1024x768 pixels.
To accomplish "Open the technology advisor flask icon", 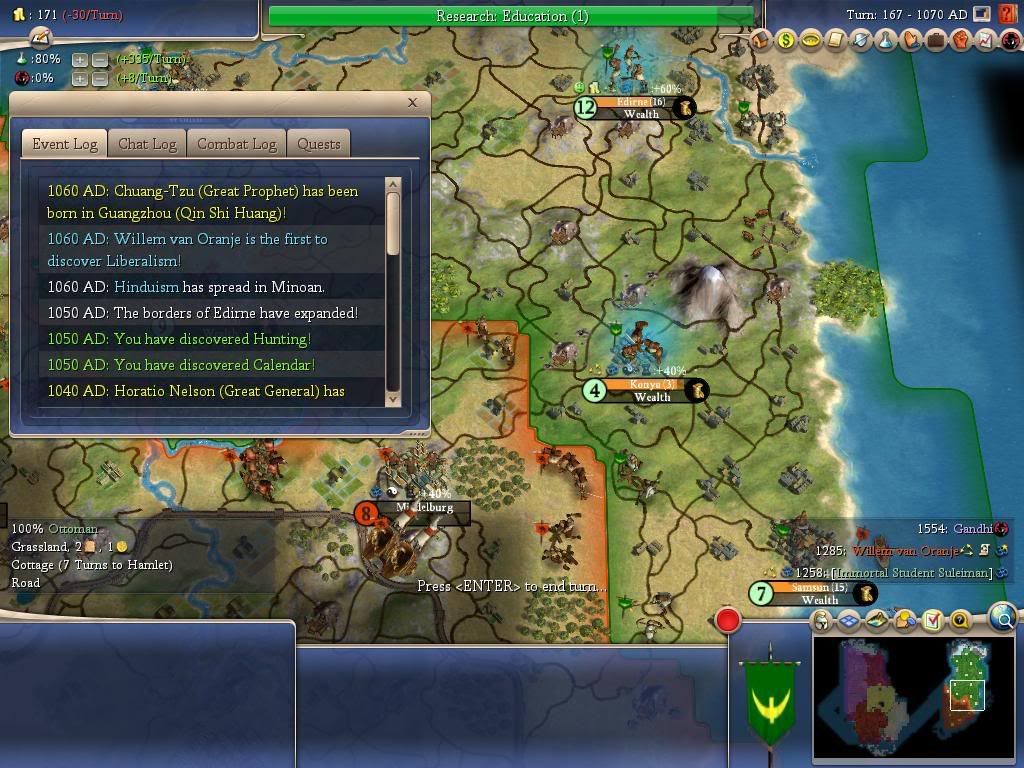I will tap(886, 41).
